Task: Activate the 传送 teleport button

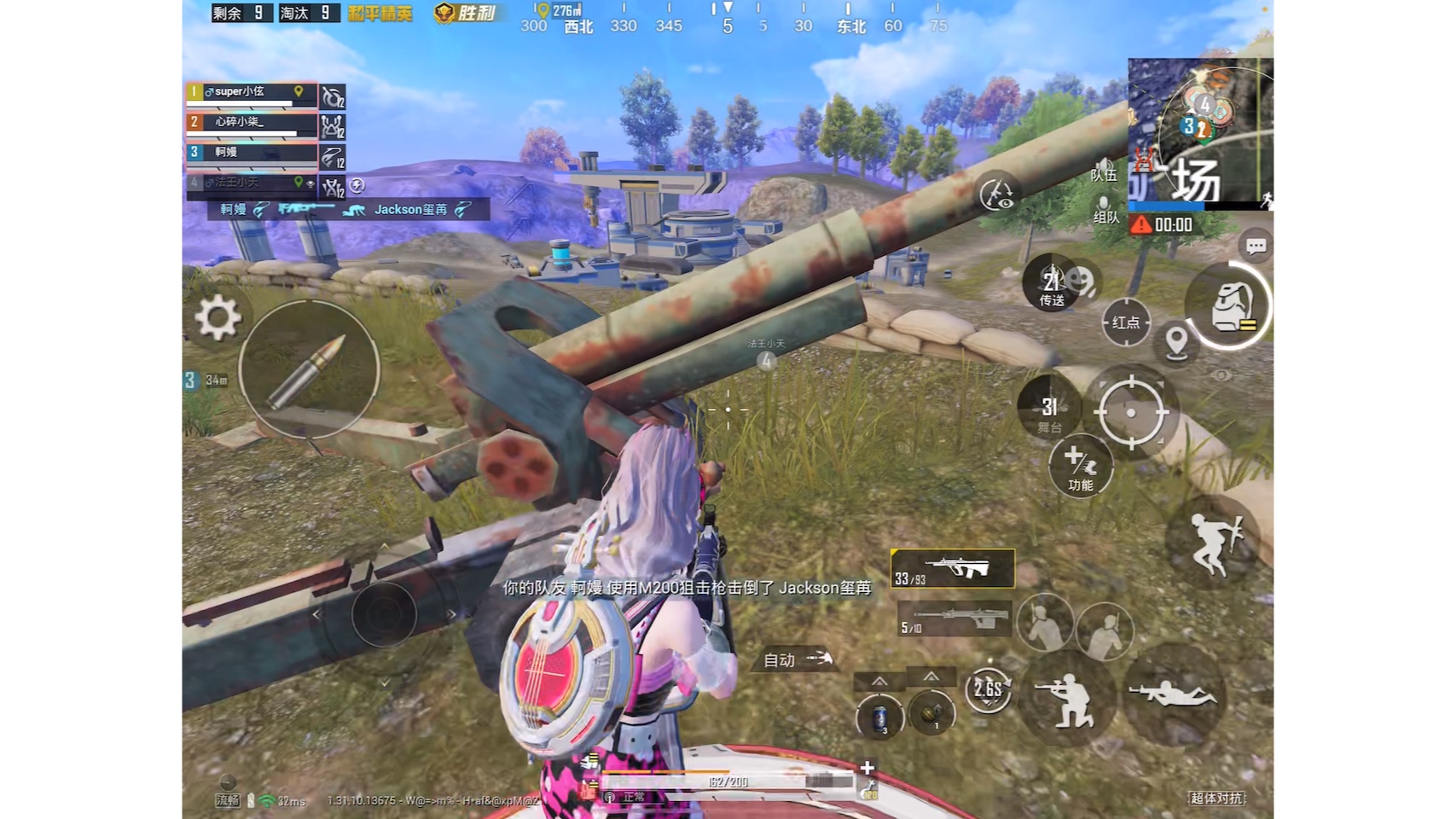Action: [x=1052, y=284]
